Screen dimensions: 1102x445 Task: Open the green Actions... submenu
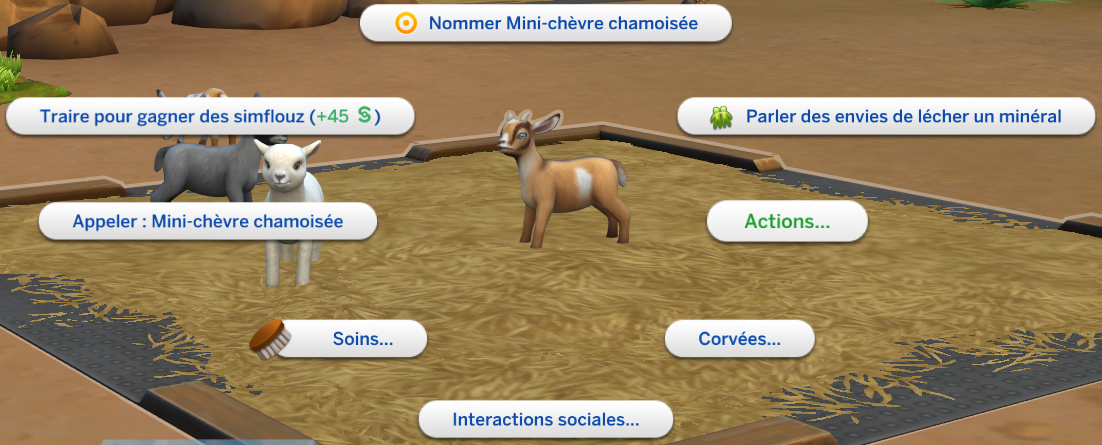[787, 221]
